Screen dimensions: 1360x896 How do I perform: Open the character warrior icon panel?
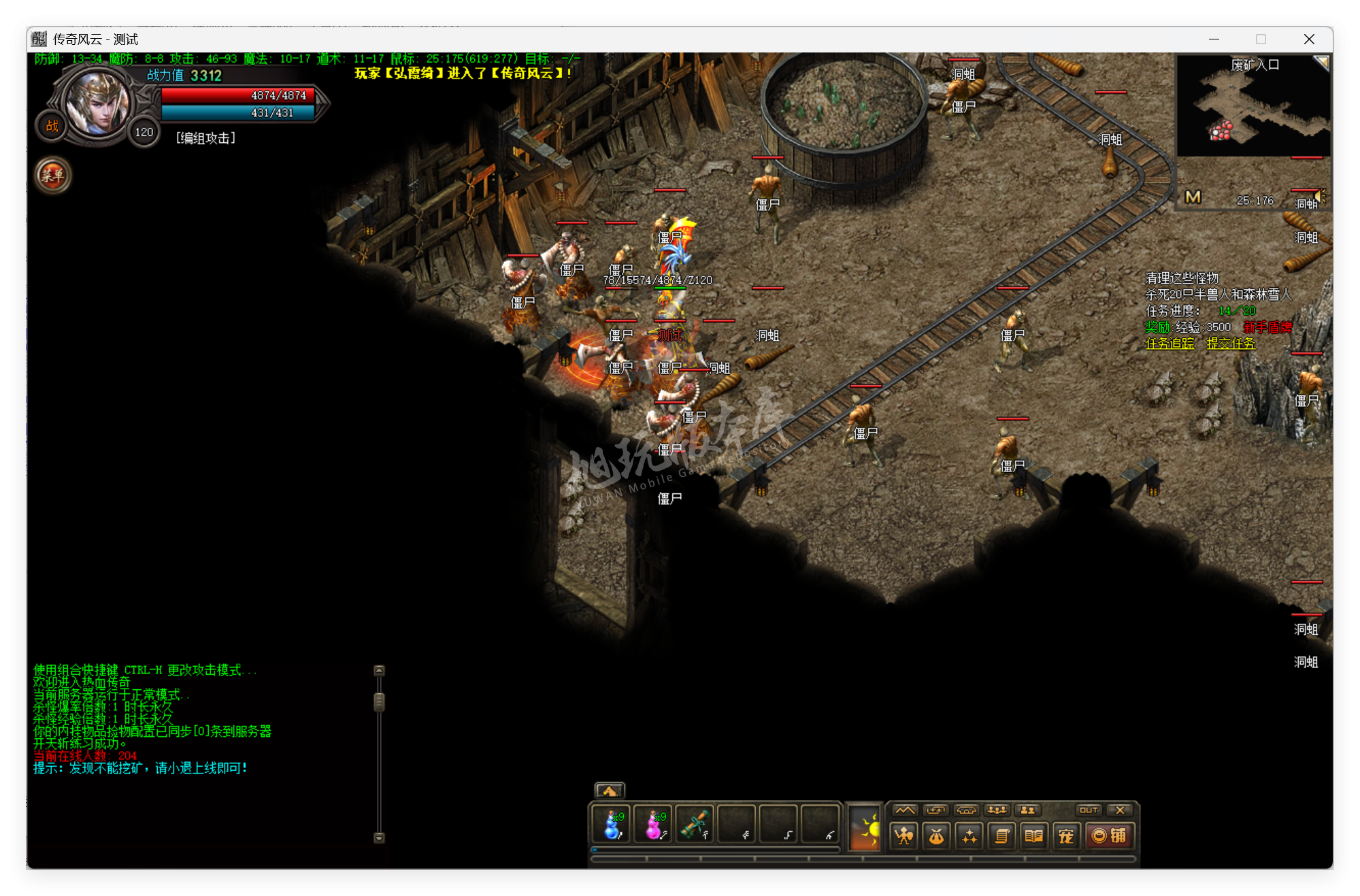tap(904, 835)
